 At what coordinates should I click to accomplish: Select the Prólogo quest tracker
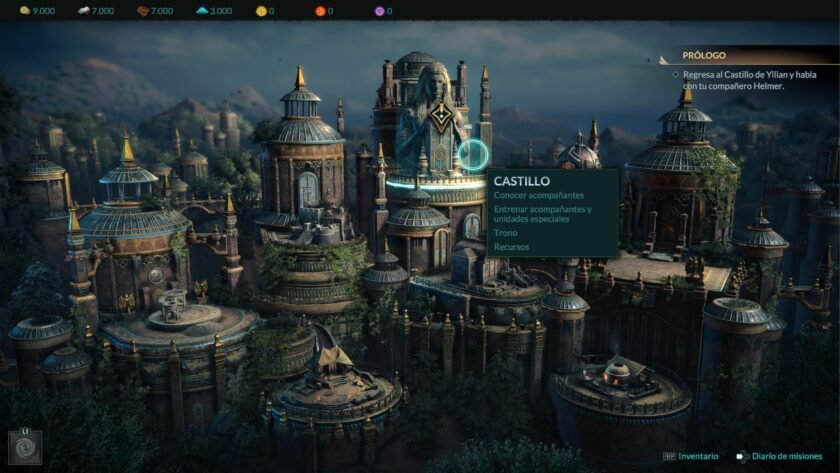[704, 56]
